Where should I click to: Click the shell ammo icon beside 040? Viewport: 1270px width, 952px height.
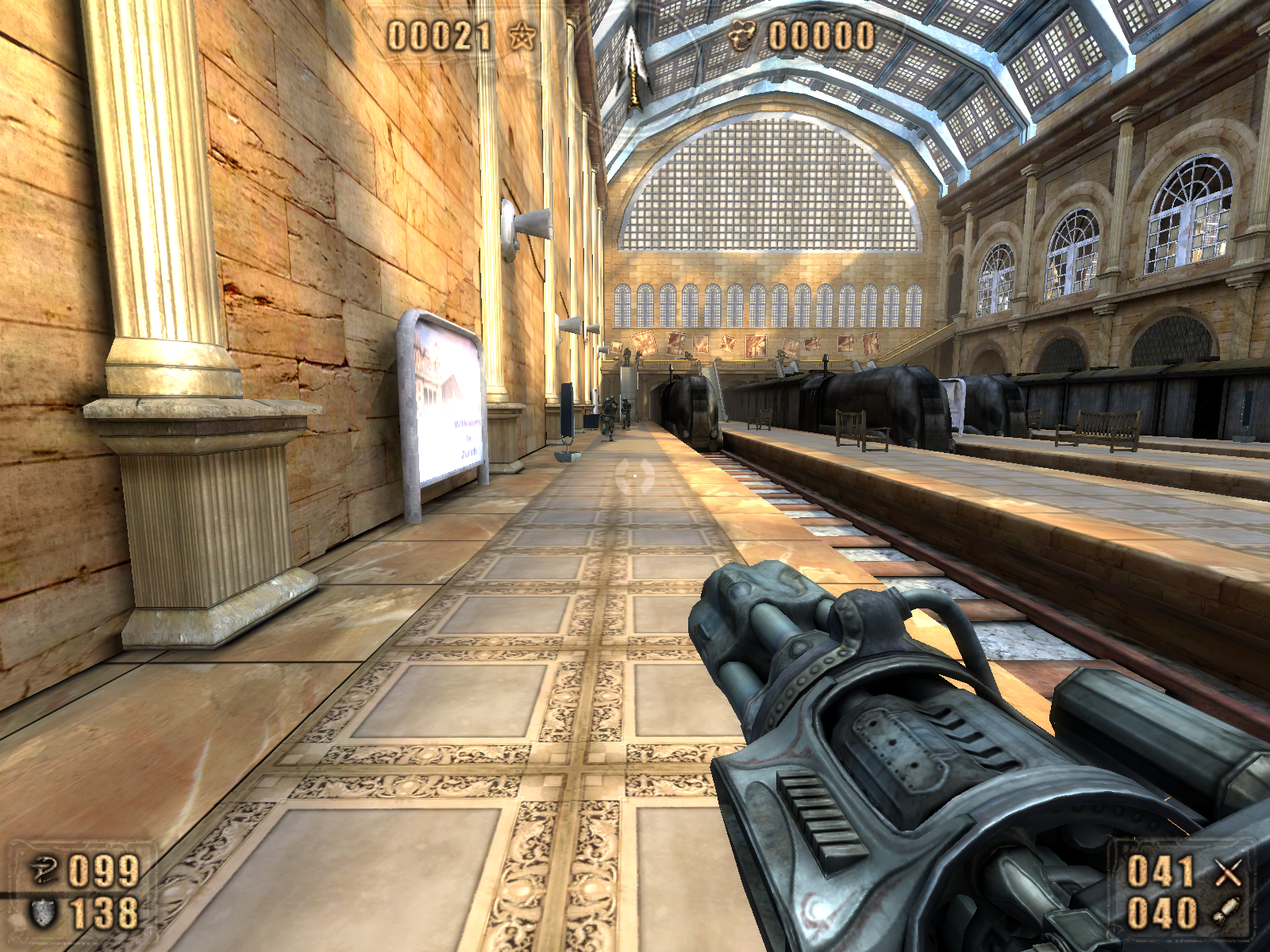coord(1227,912)
